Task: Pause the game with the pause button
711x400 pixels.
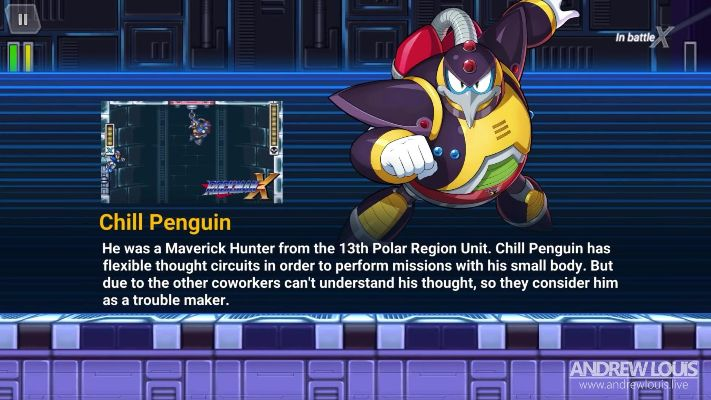Action: 24,18
